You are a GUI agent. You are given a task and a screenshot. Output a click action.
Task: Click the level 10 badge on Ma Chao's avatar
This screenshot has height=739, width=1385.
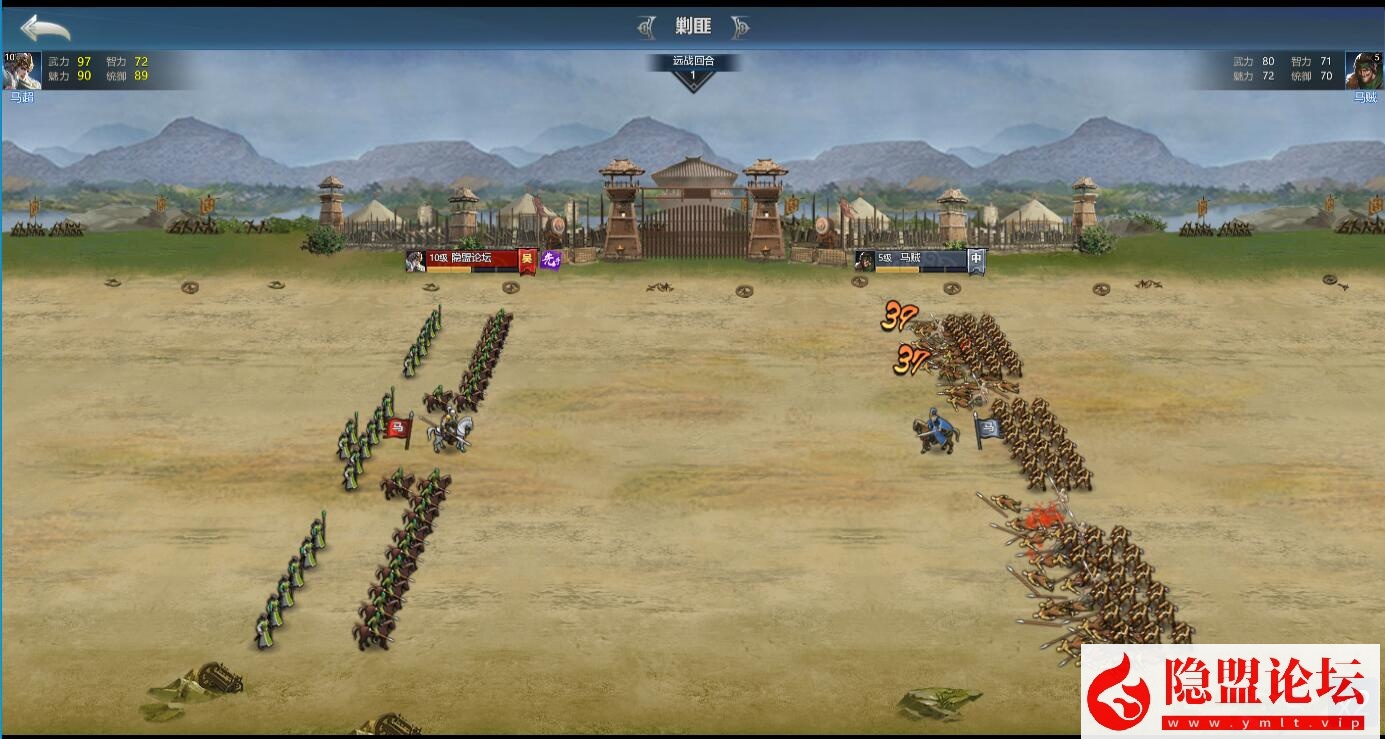tap(10, 57)
